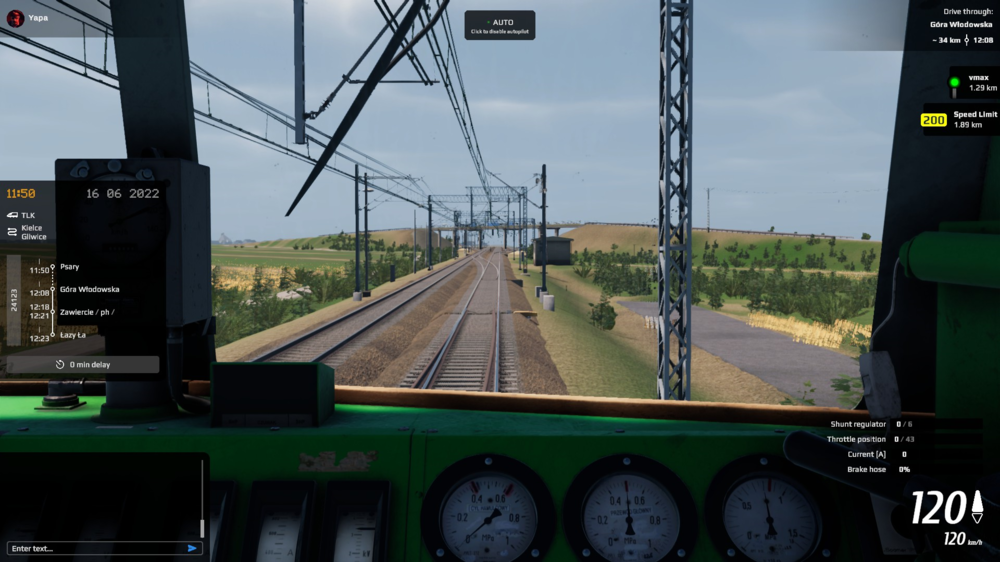
Task: Click the Speed Limit 200 indicator
Action: pyautogui.click(x=959, y=119)
